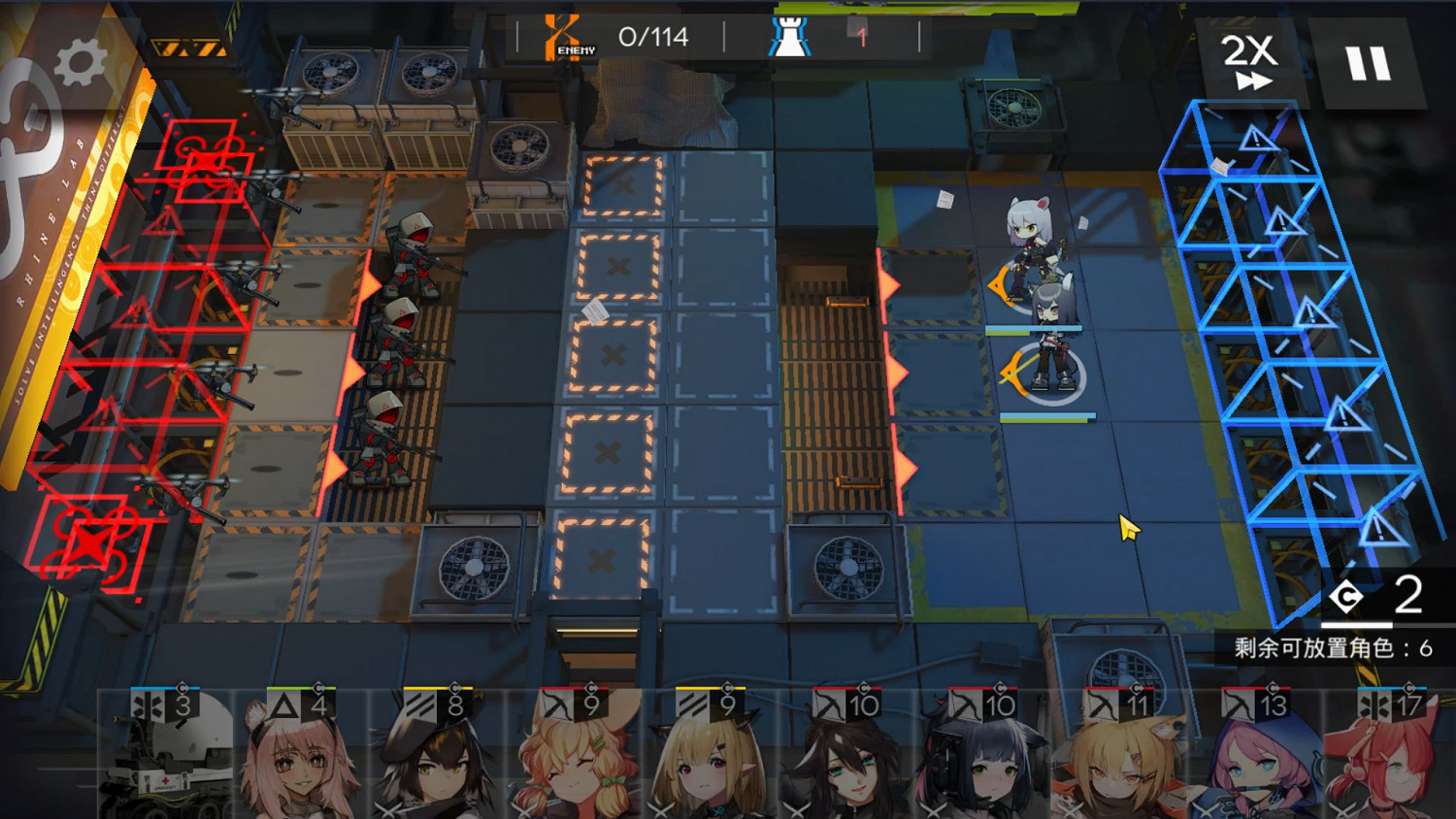Pause the ongoing battle
1456x819 pixels.
(1369, 62)
